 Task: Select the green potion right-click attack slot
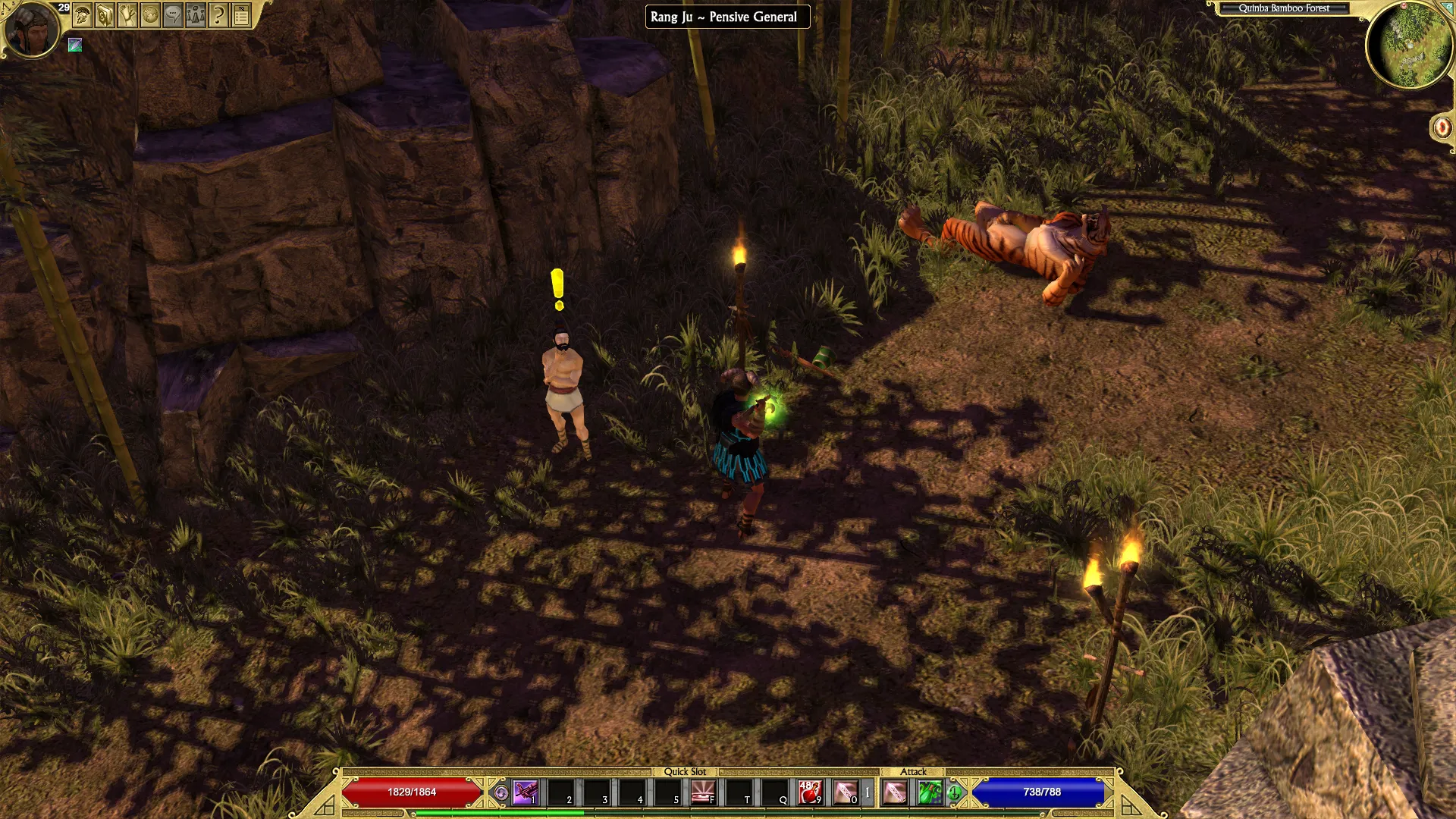point(930,792)
